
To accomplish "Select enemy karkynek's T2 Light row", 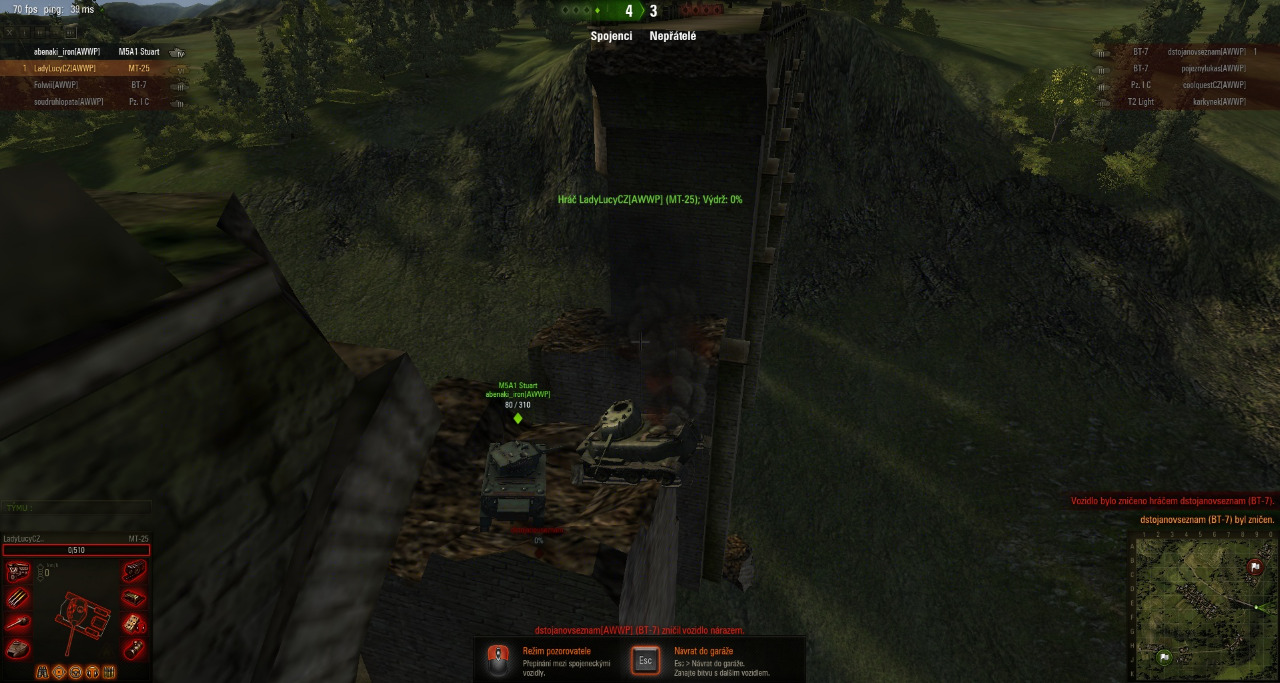I will coord(1188,101).
